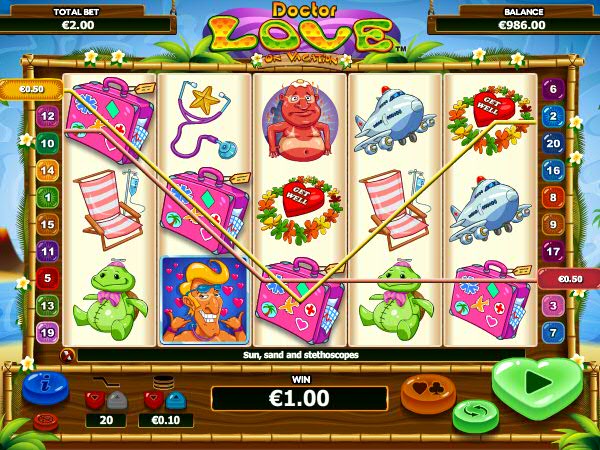Click the small red sound button

pos(45,420)
